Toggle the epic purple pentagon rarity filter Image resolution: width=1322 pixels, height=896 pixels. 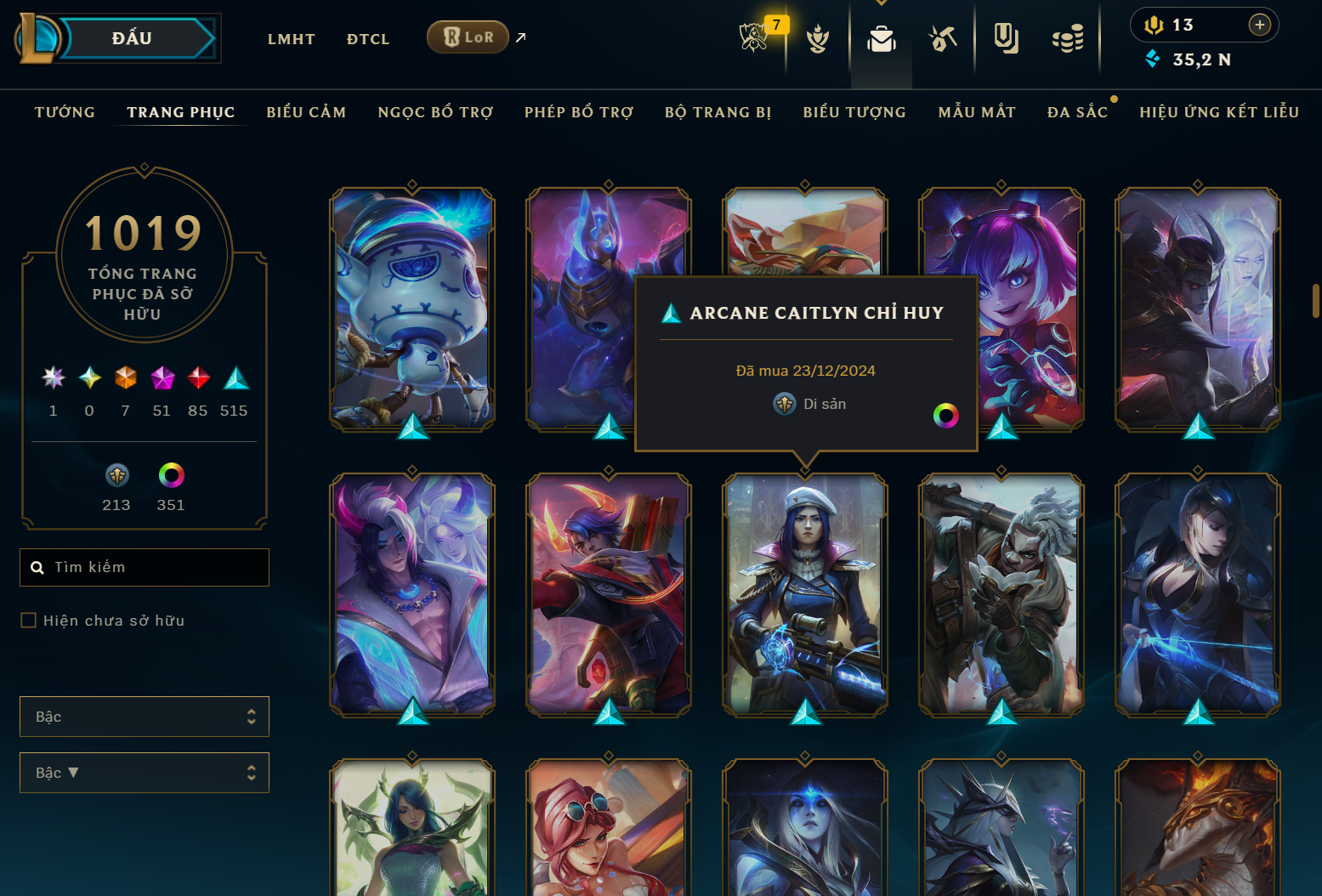coord(162,378)
